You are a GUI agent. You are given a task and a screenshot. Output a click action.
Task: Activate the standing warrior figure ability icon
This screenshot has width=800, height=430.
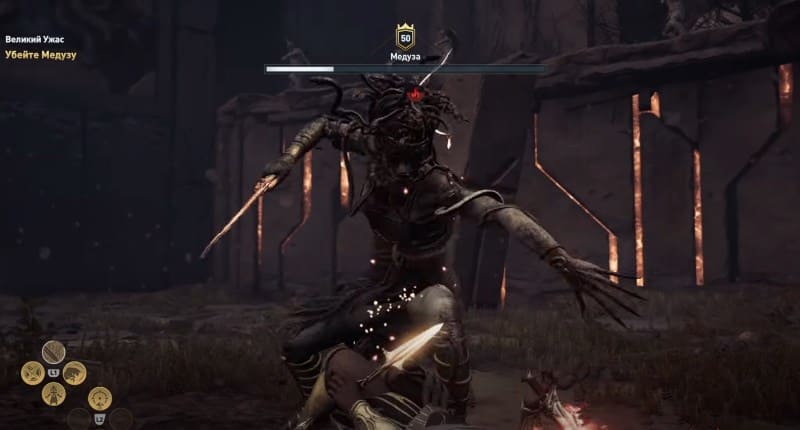(x=53, y=394)
